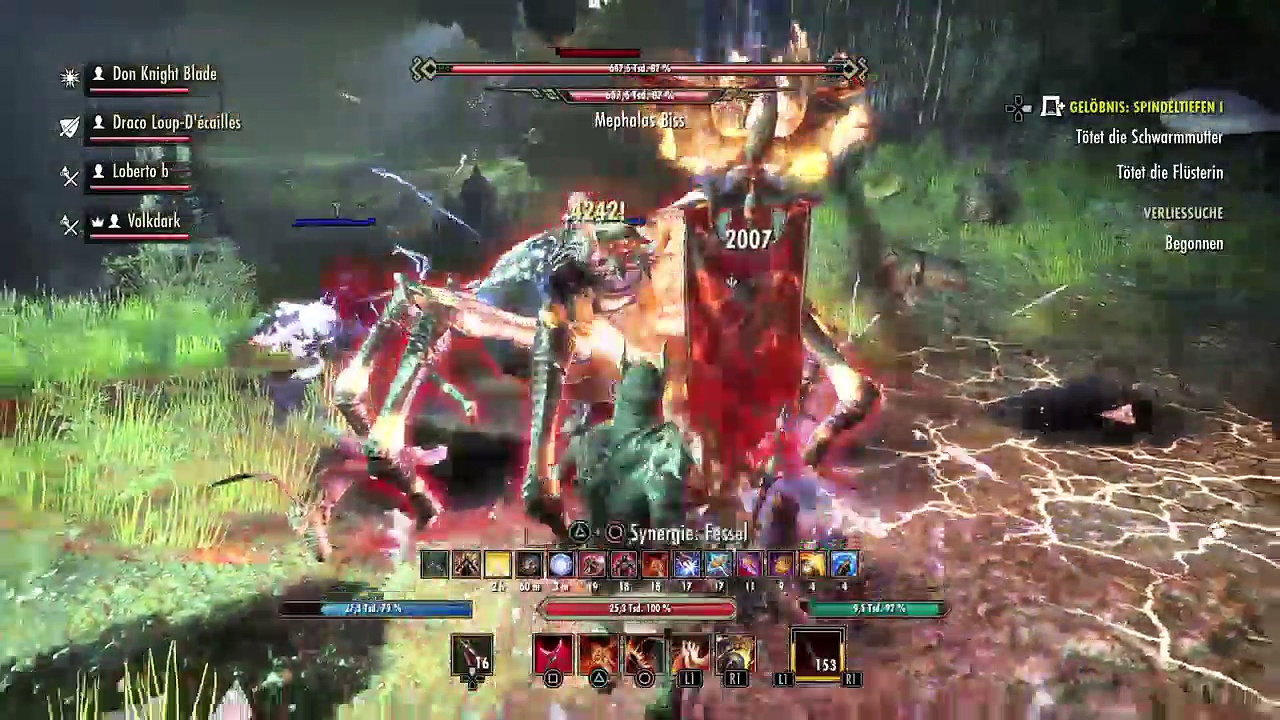Screen dimensions: 1280x720
Task: Activate the burning hands ability on L1
Action: click(689, 654)
